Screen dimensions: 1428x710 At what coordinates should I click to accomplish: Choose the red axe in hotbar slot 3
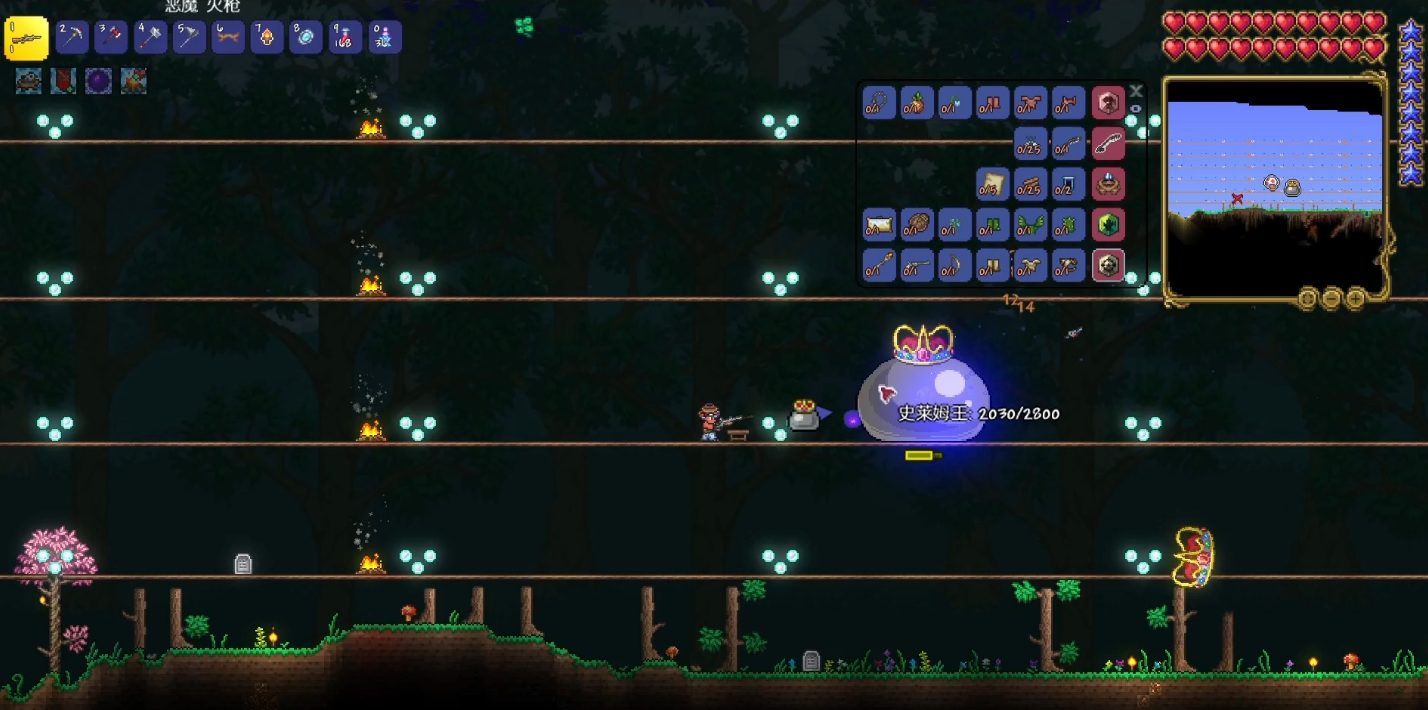click(111, 38)
